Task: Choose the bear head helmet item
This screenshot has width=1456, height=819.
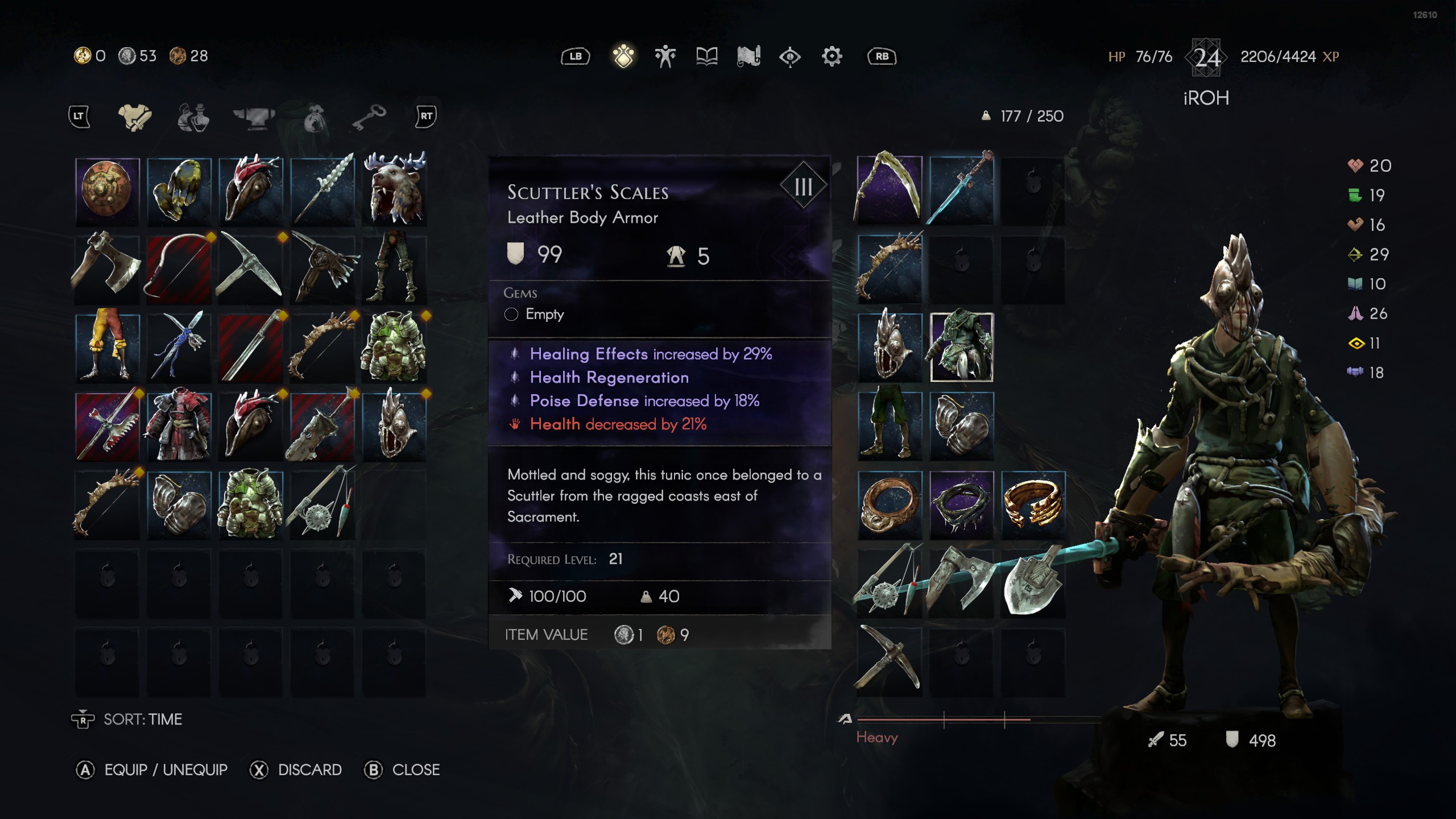Action: tap(394, 190)
